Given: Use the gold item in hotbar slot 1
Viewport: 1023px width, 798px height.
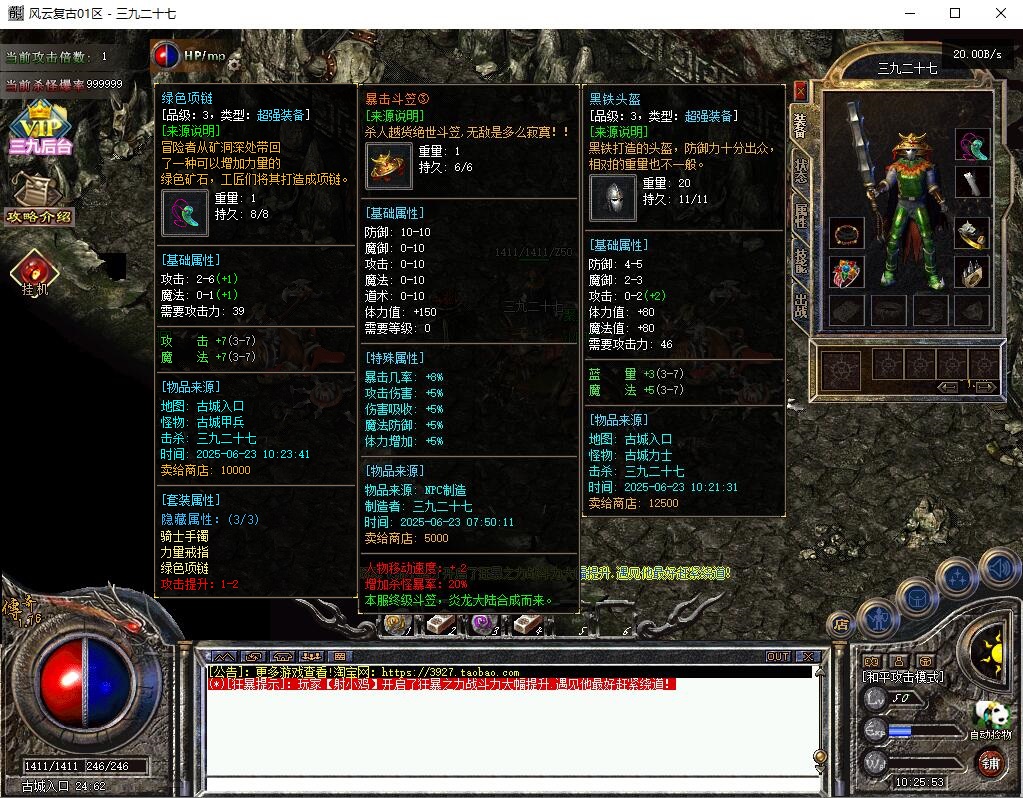Looking at the screenshot, I should point(397,625).
